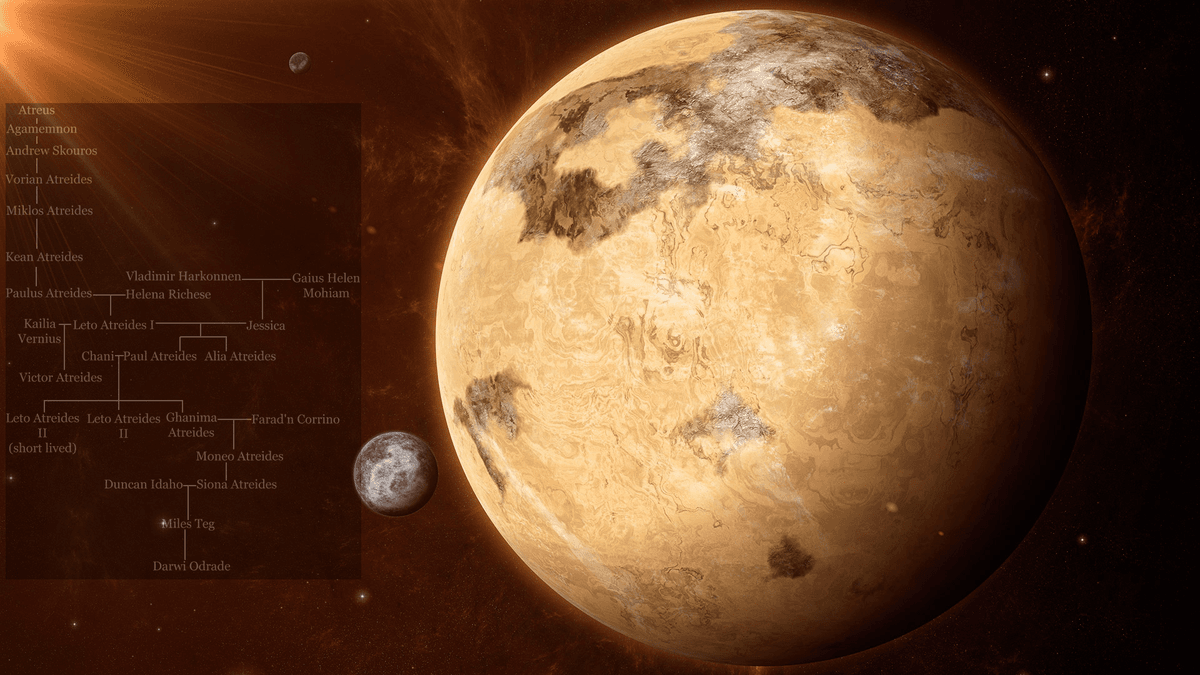Open the Miklos Atreides entry
The width and height of the screenshot is (1200, 675).
coord(49,211)
